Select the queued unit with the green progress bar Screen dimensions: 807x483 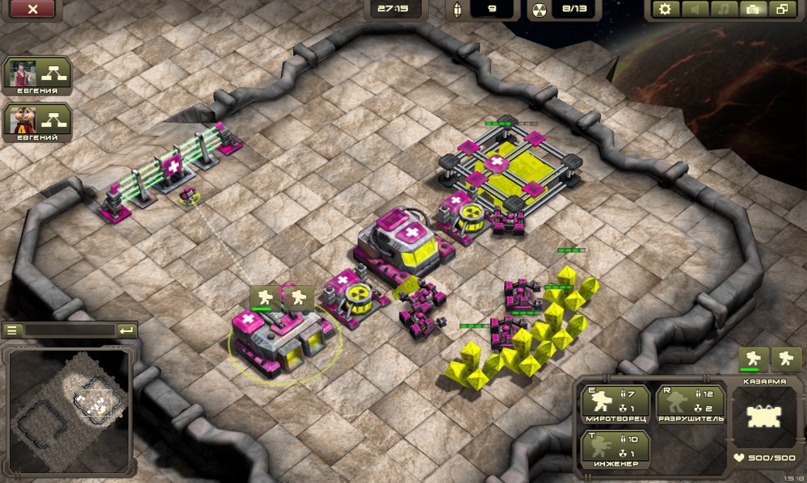[753, 359]
